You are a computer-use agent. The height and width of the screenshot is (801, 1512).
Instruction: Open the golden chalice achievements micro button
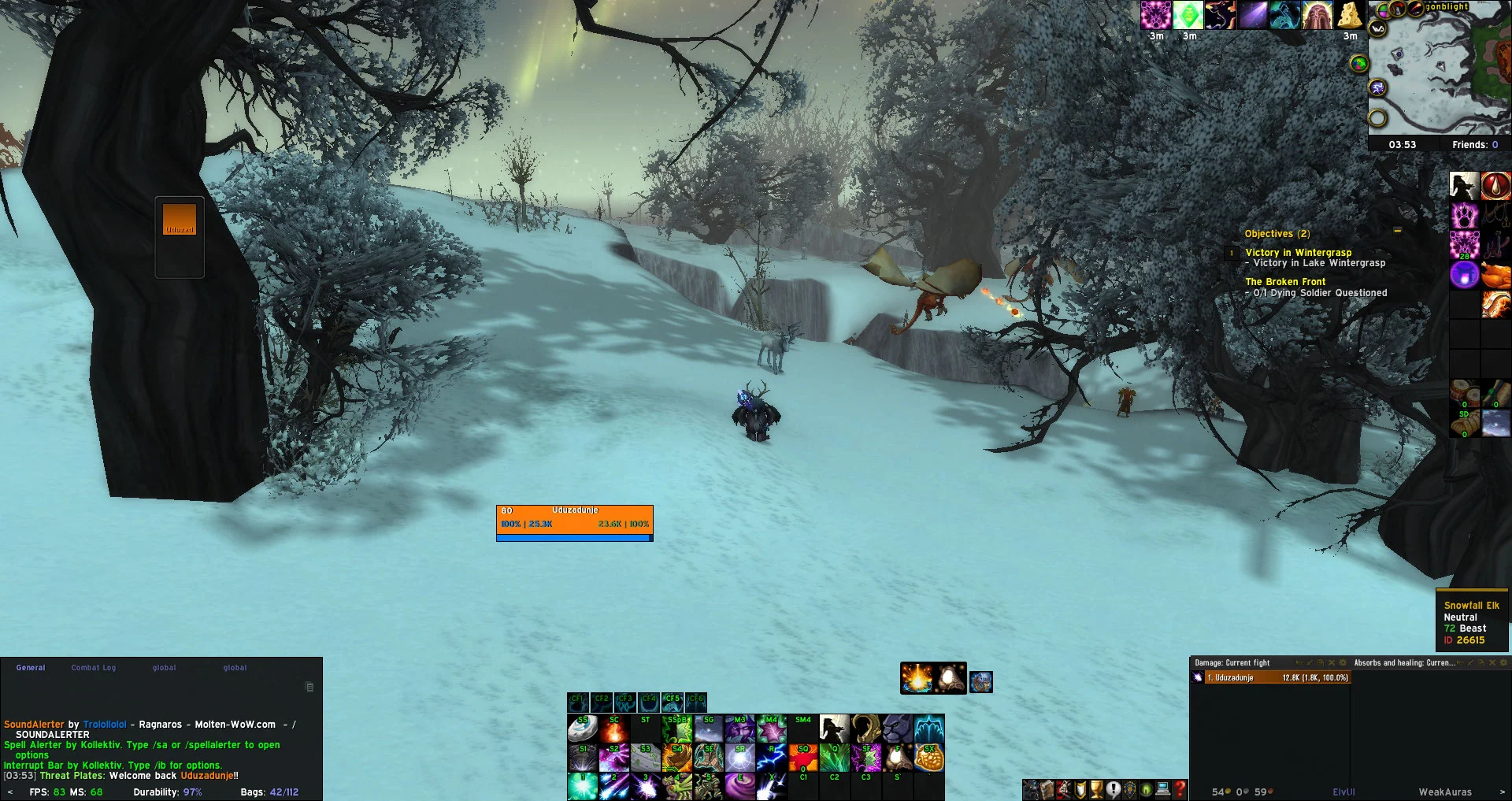[1096, 789]
